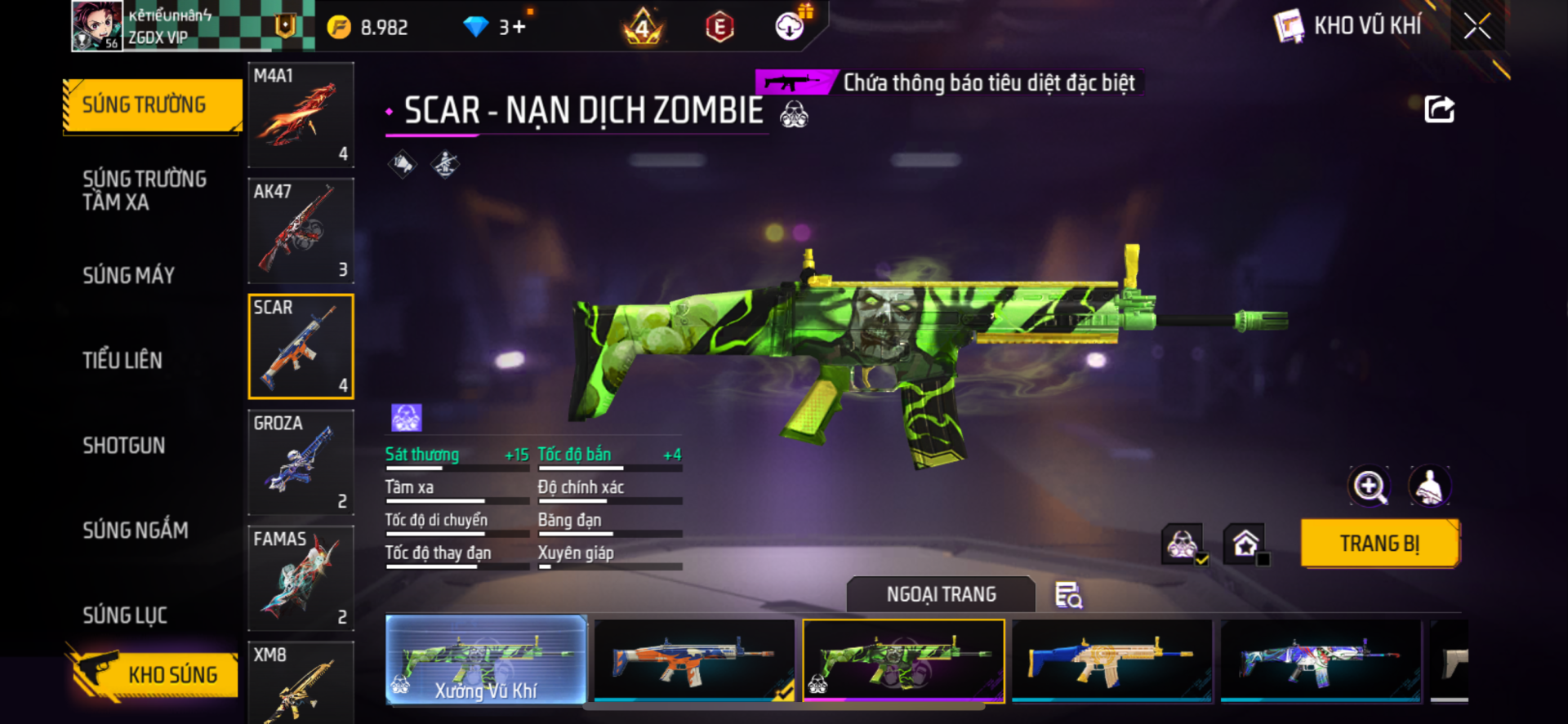The width and height of the screenshot is (1568, 724).
Task: Open the NGOẠI TRANG skins tab
Action: pyautogui.click(x=941, y=595)
